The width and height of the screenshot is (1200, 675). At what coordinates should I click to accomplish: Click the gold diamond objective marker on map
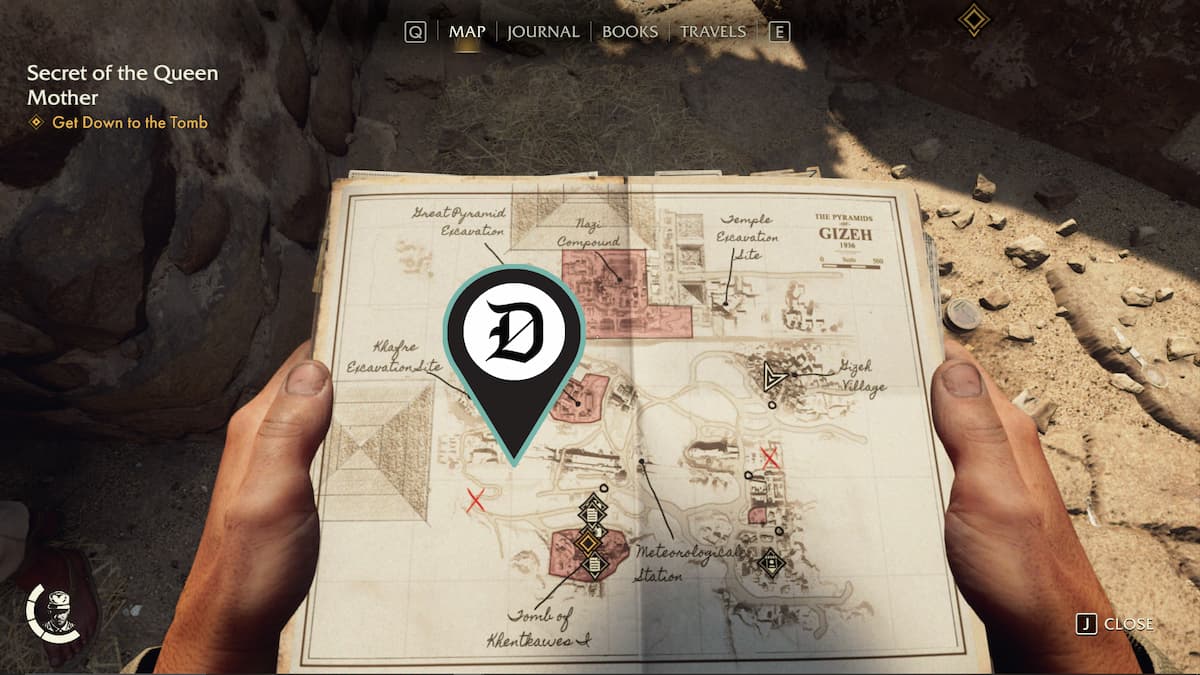pyautogui.click(x=588, y=542)
